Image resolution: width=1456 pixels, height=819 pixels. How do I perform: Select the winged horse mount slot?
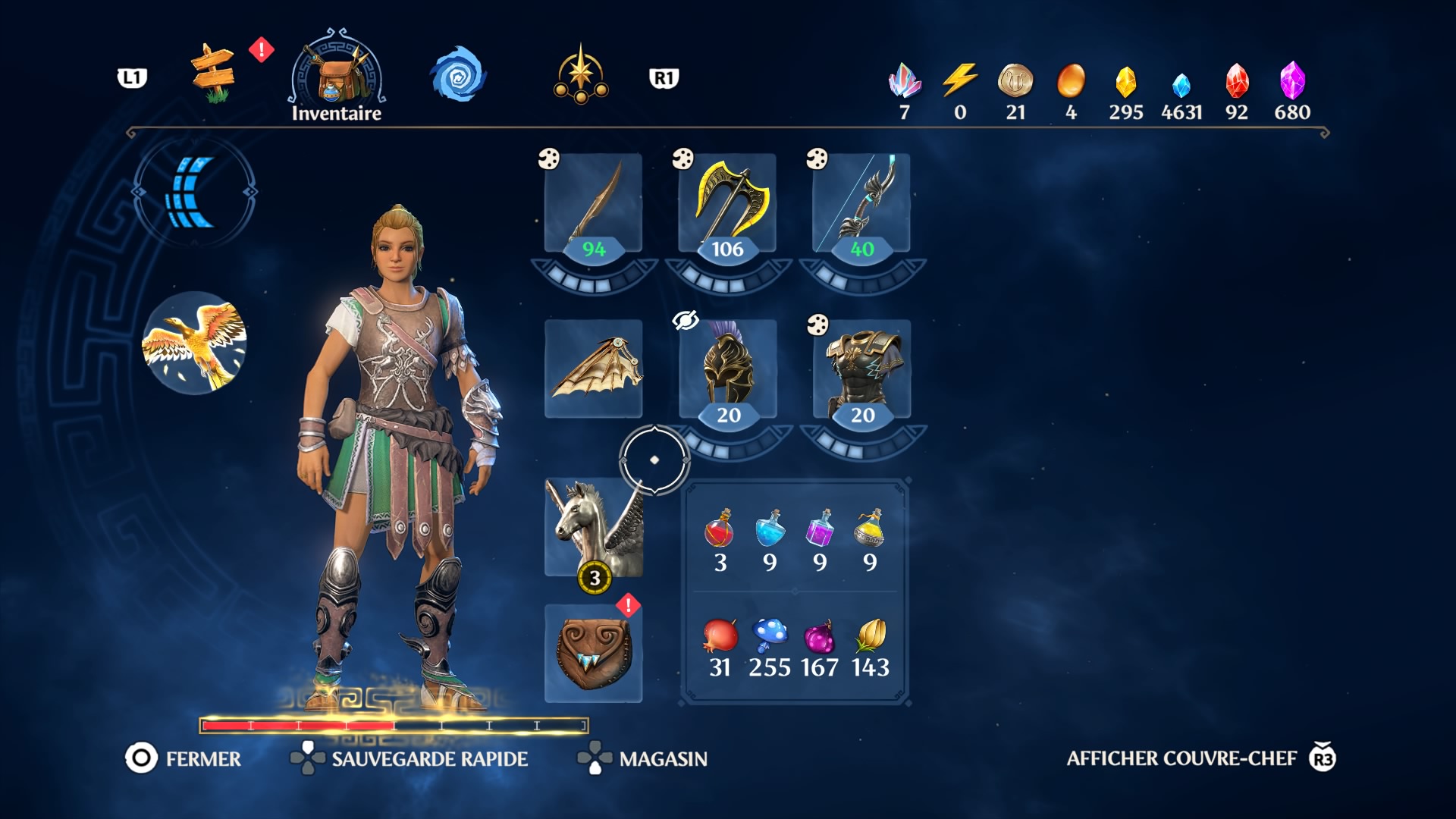pos(593,527)
